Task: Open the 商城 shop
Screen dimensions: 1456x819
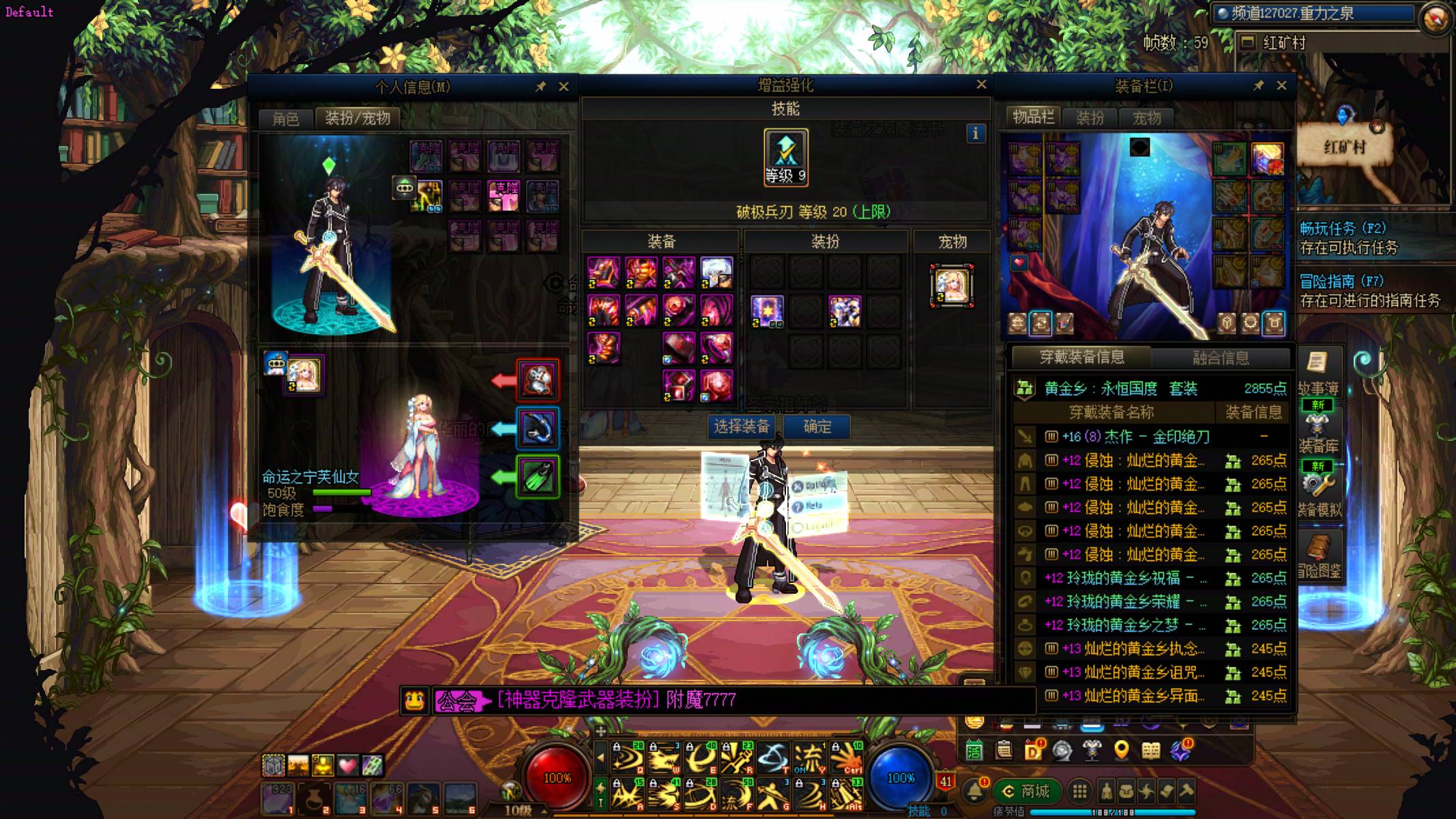Action: (x=1027, y=791)
